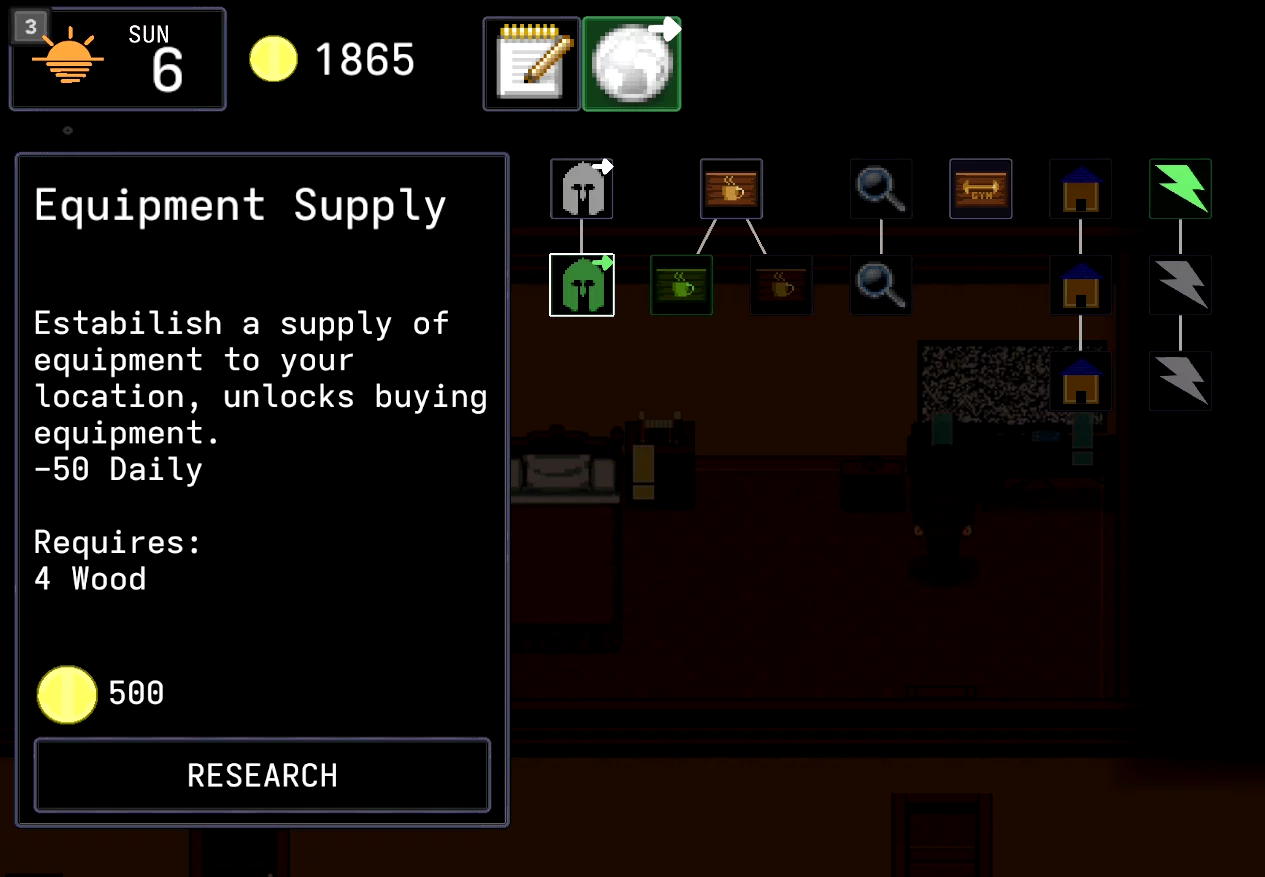Select the GYM sign research node
Image resolution: width=1265 pixels, height=877 pixels.
[x=980, y=189]
